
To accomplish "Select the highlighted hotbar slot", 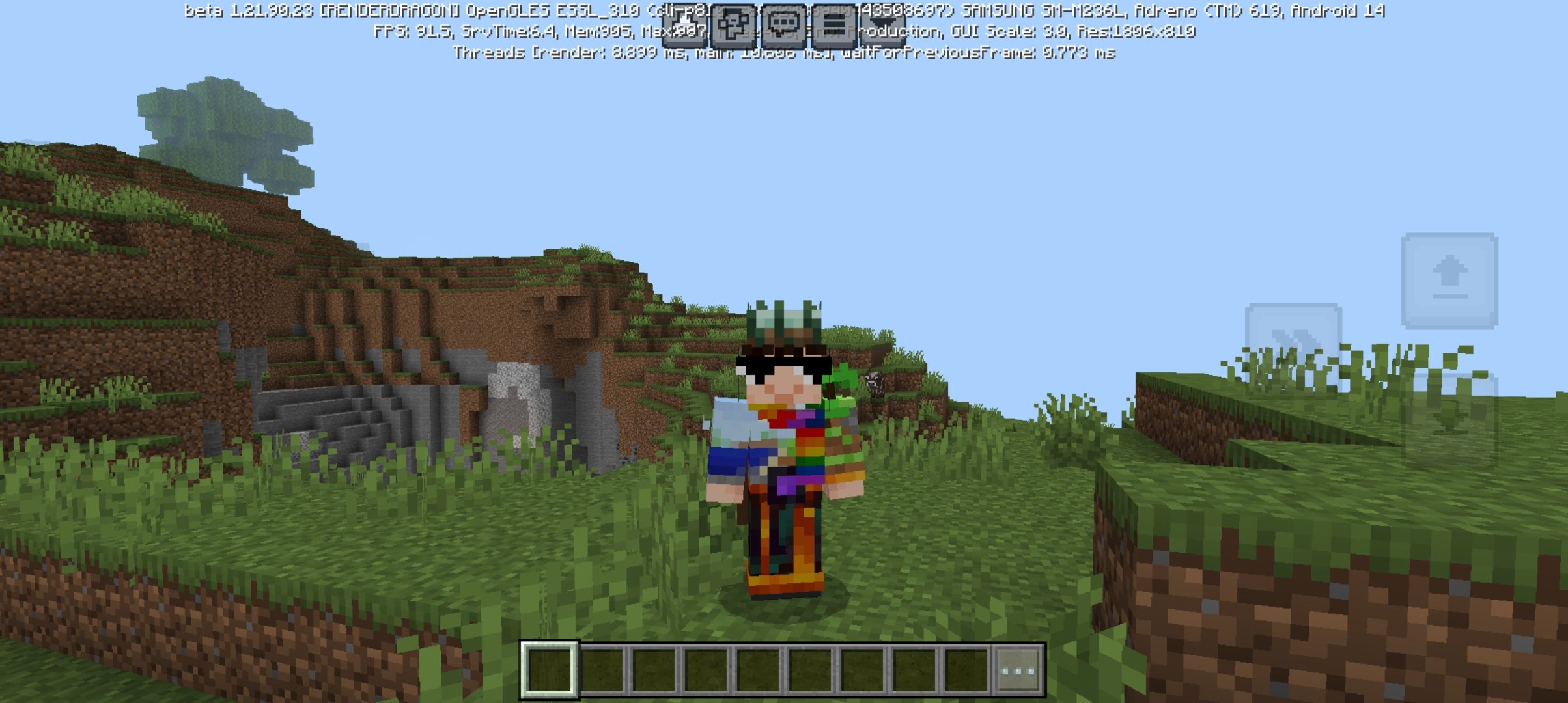I will [x=549, y=670].
